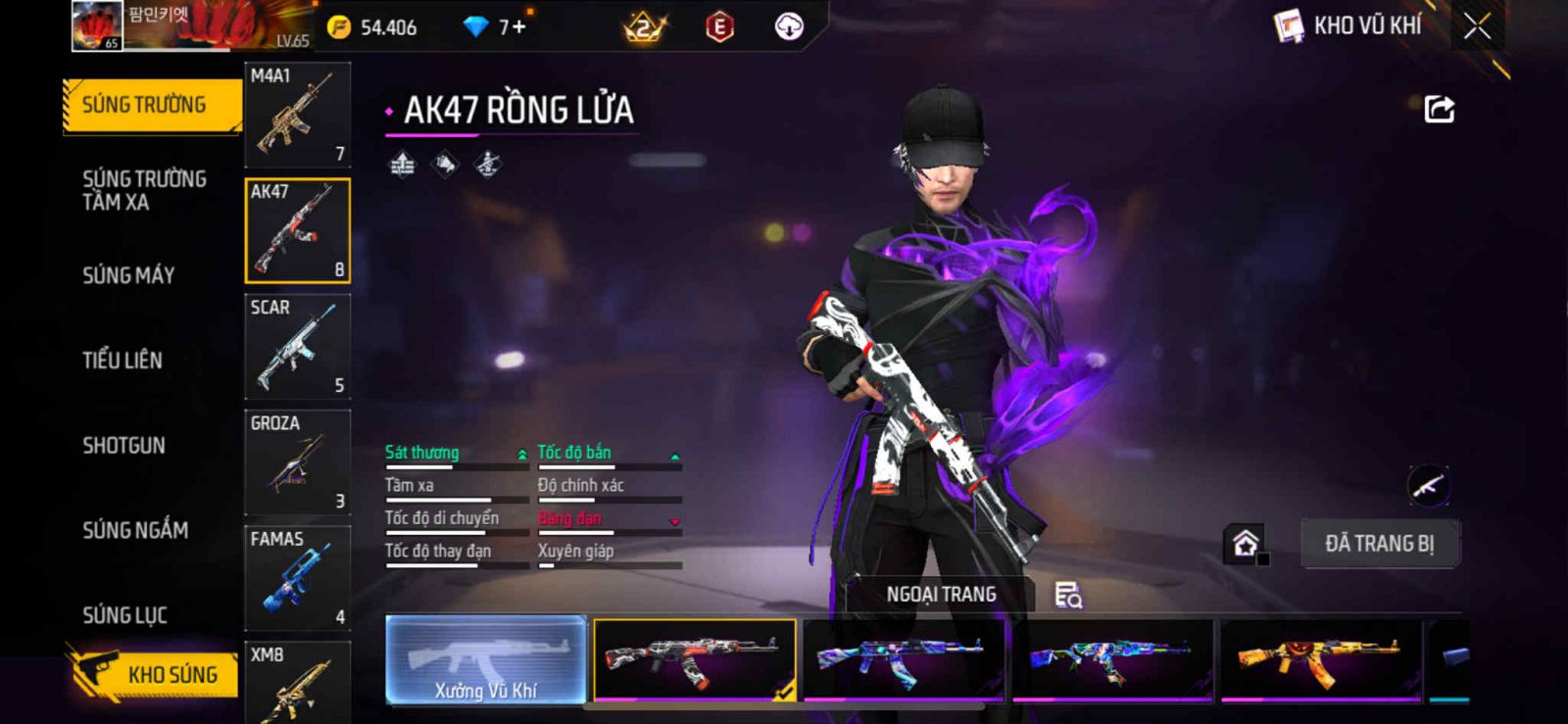Choose the orange-gold AK47 skin

[1320, 659]
